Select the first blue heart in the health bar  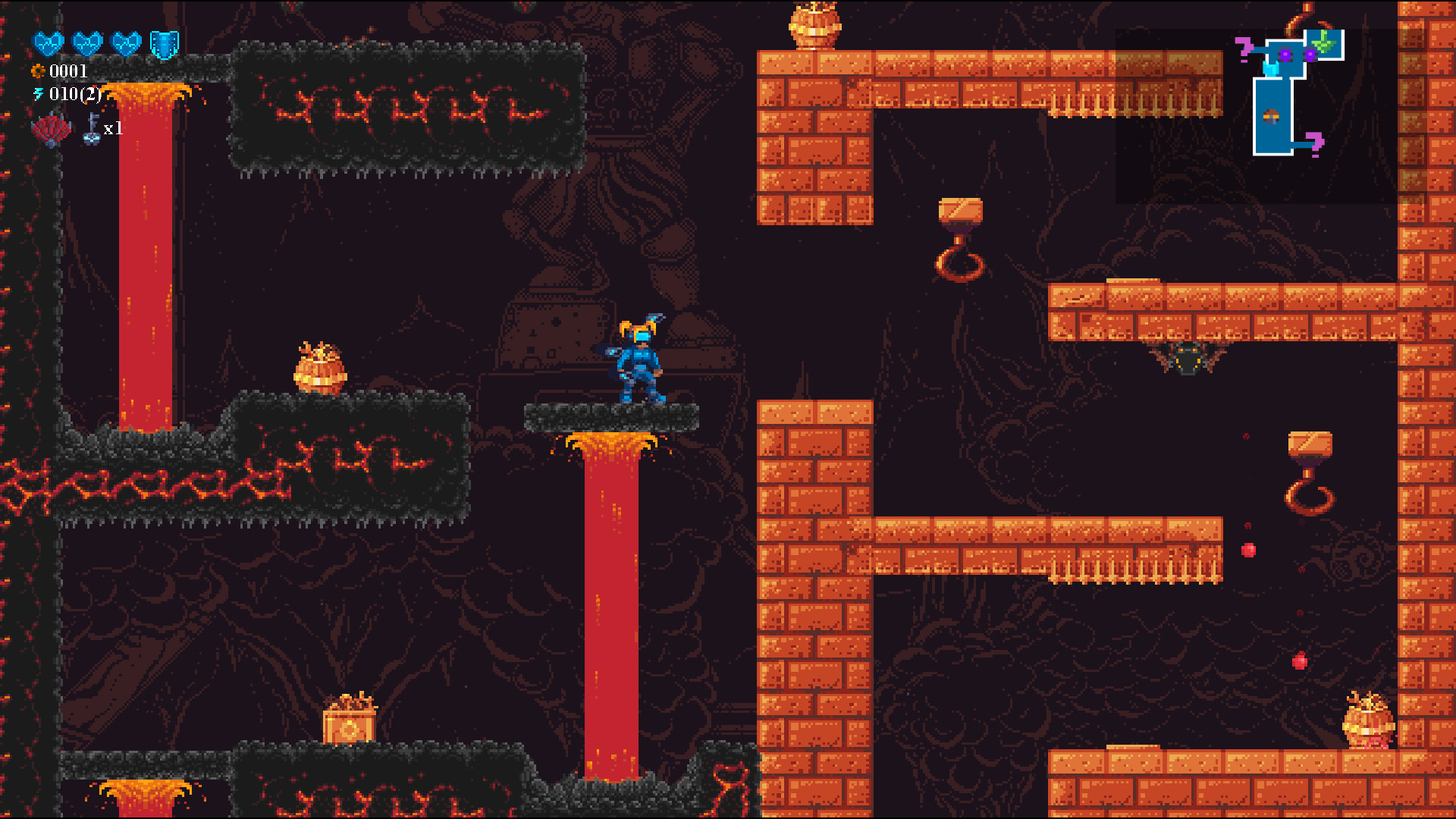47,44
